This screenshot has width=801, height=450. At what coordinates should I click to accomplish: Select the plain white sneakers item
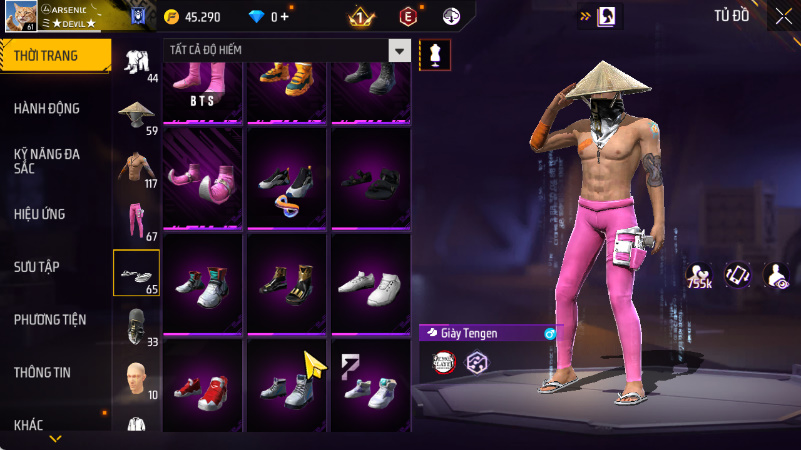[371, 283]
